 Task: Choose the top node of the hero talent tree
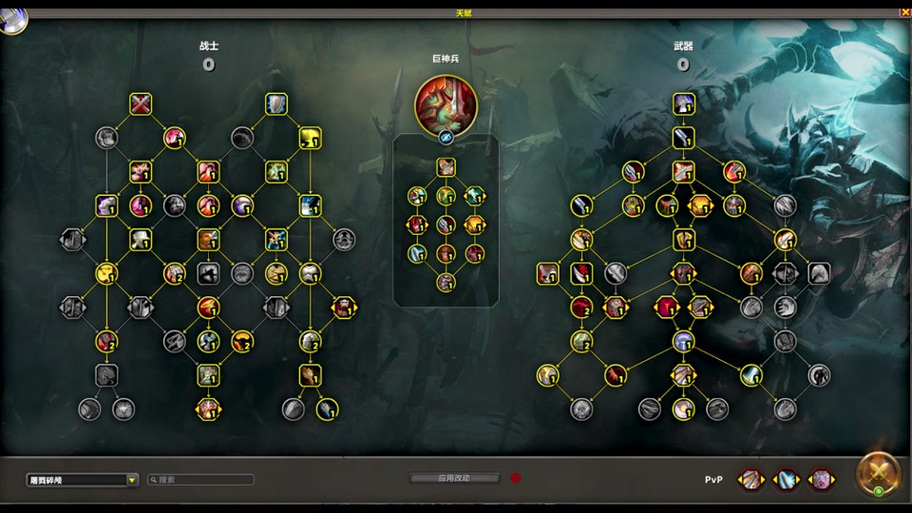[446, 167]
